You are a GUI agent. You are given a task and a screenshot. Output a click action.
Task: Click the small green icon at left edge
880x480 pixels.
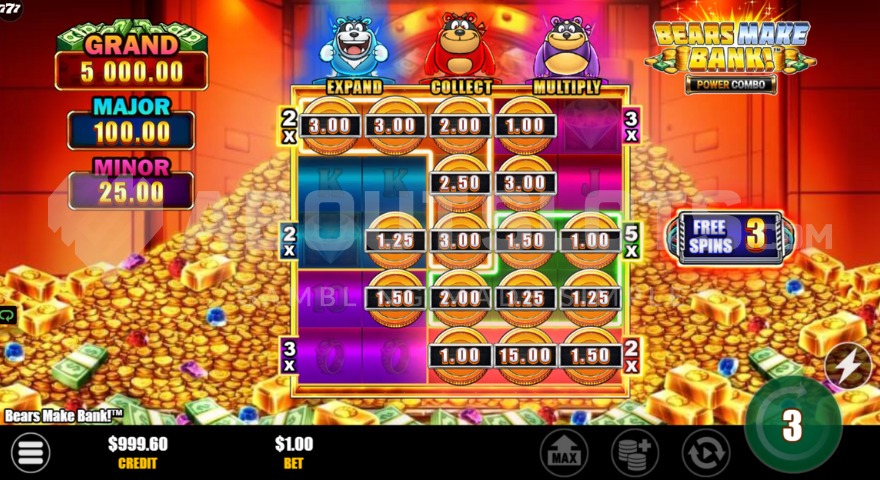7,316
